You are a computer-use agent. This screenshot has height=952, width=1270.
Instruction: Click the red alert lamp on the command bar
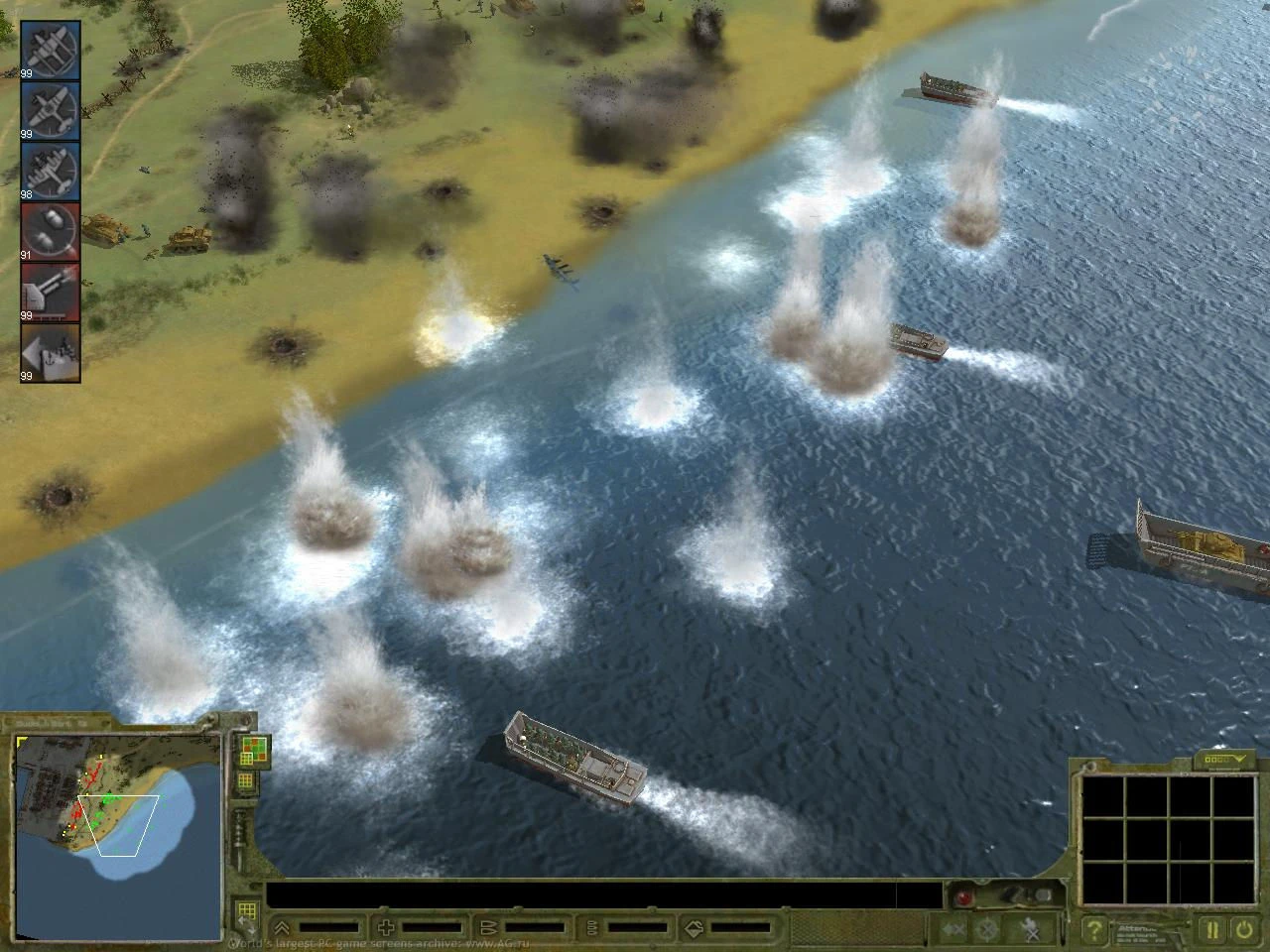[x=961, y=897]
